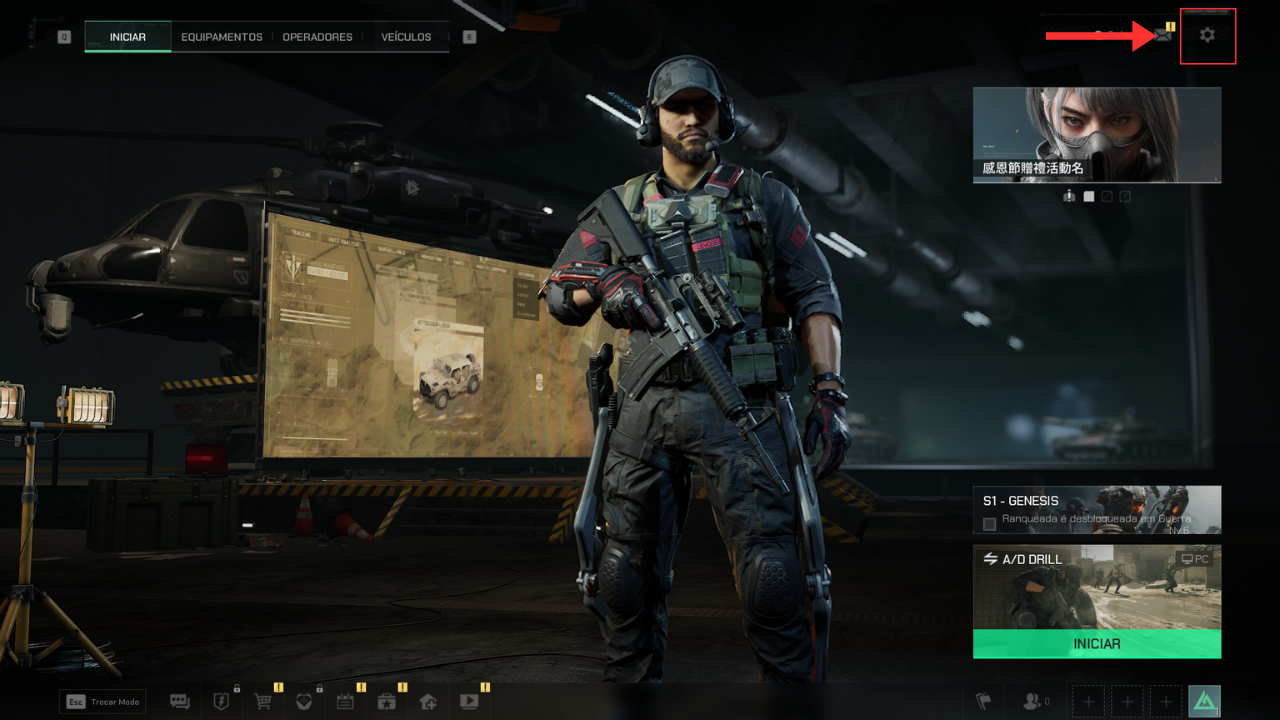Viewport: 1280px width, 720px height.
Task: Click the house with plus icon
Action: (x=427, y=702)
